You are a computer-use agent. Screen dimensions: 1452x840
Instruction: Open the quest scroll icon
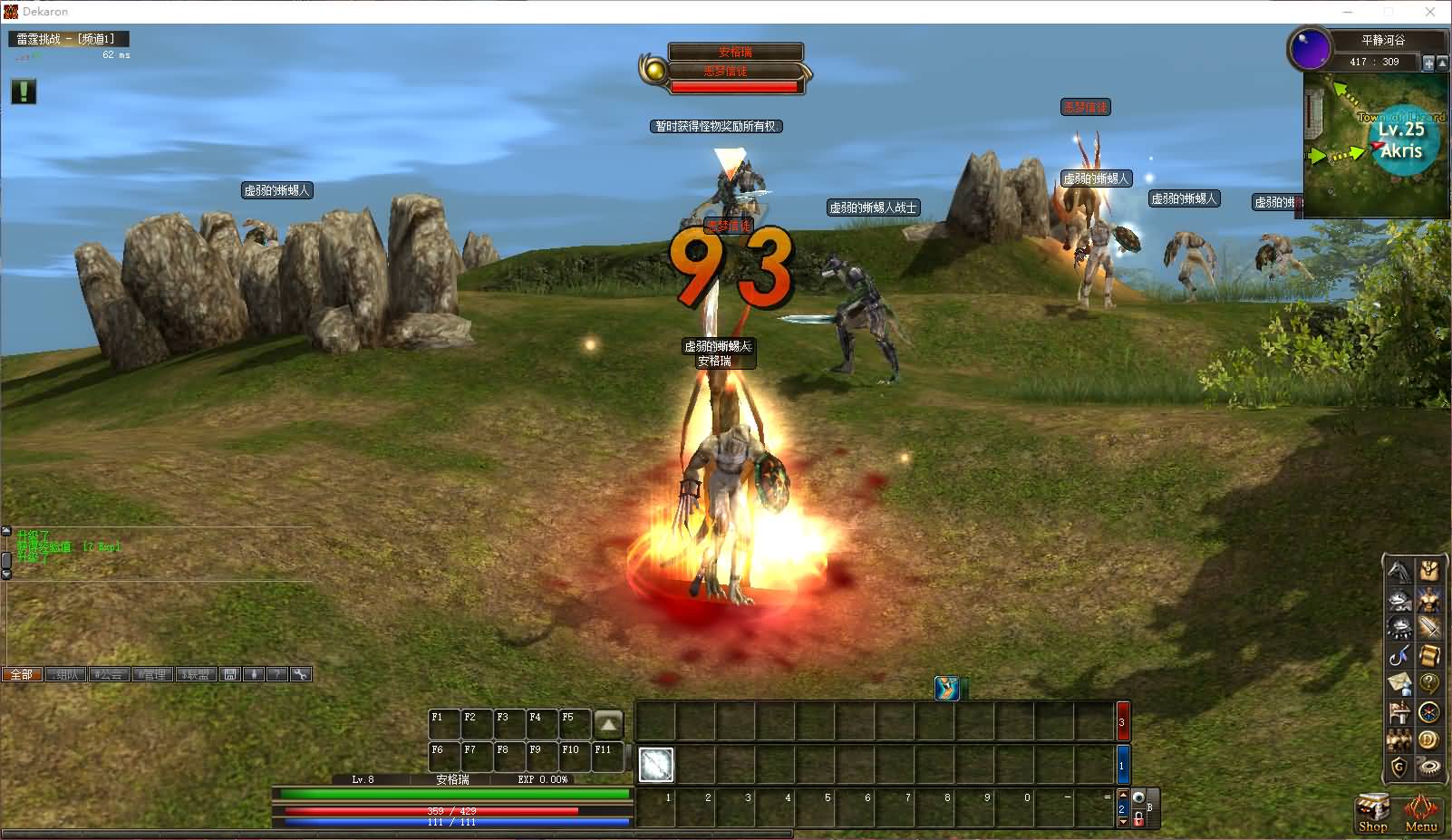1429,655
